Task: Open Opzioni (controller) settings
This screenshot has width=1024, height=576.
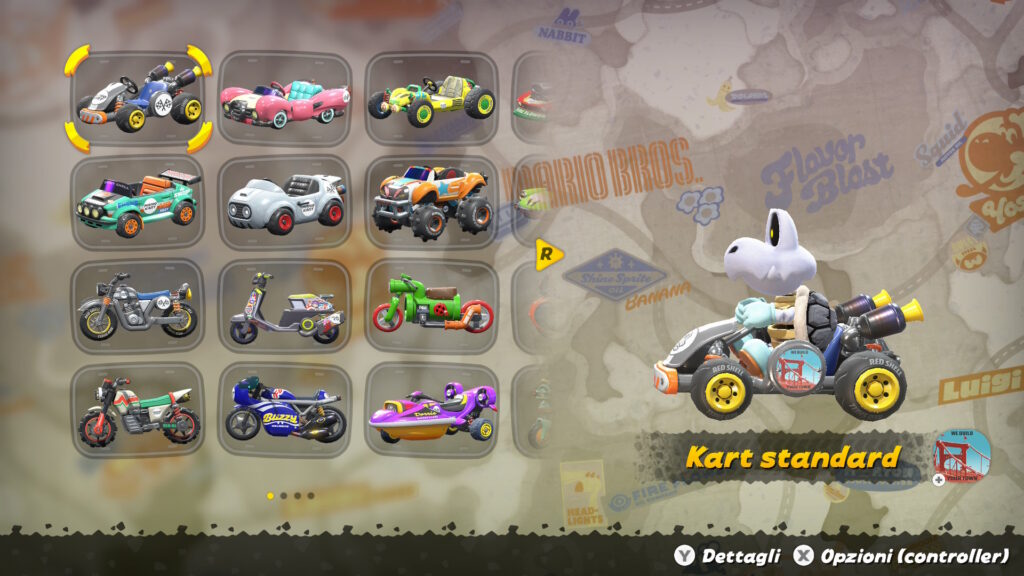Action: (901, 555)
